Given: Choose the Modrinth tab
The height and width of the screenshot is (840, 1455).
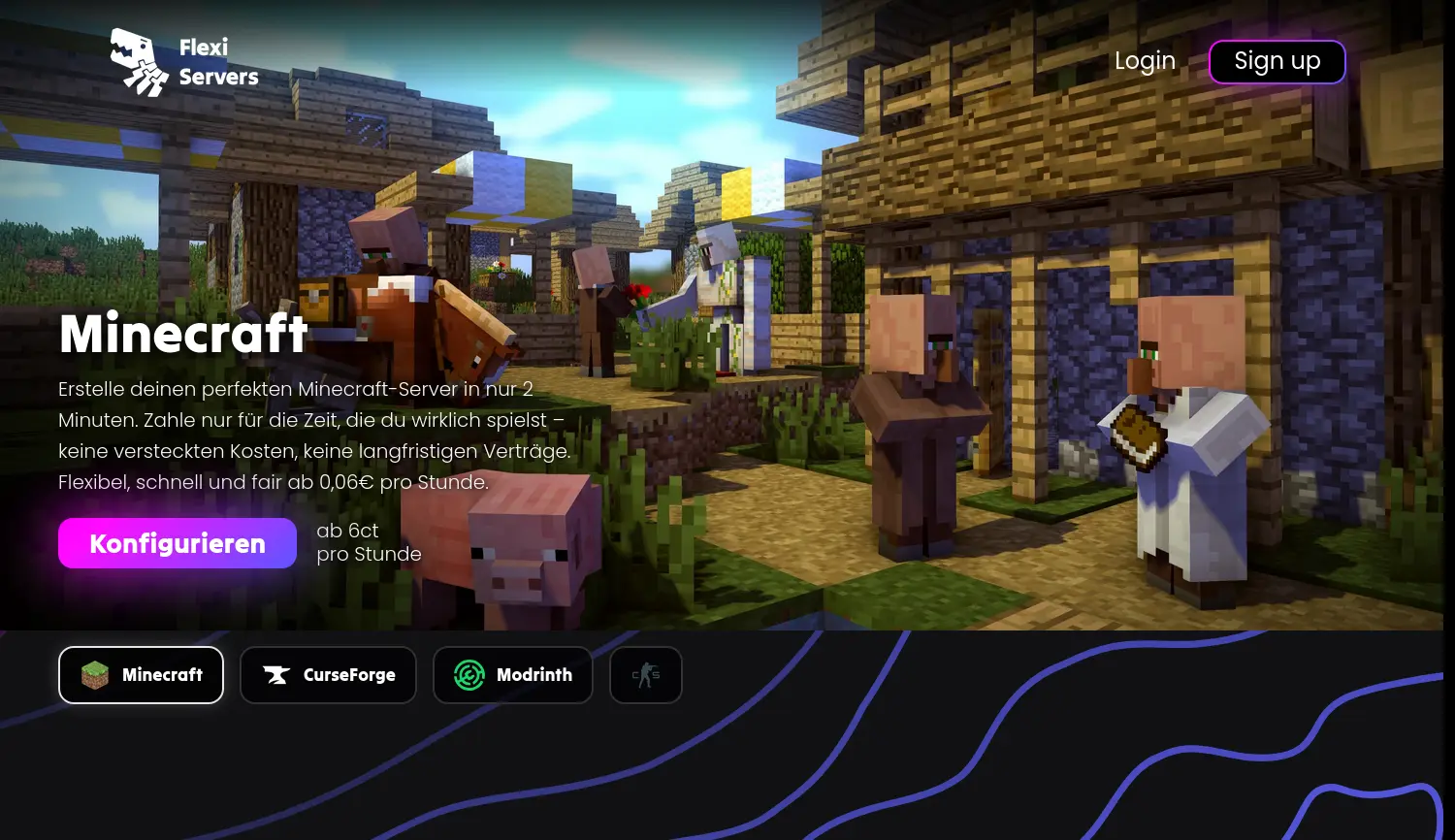Looking at the screenshot, I should 512,675.
